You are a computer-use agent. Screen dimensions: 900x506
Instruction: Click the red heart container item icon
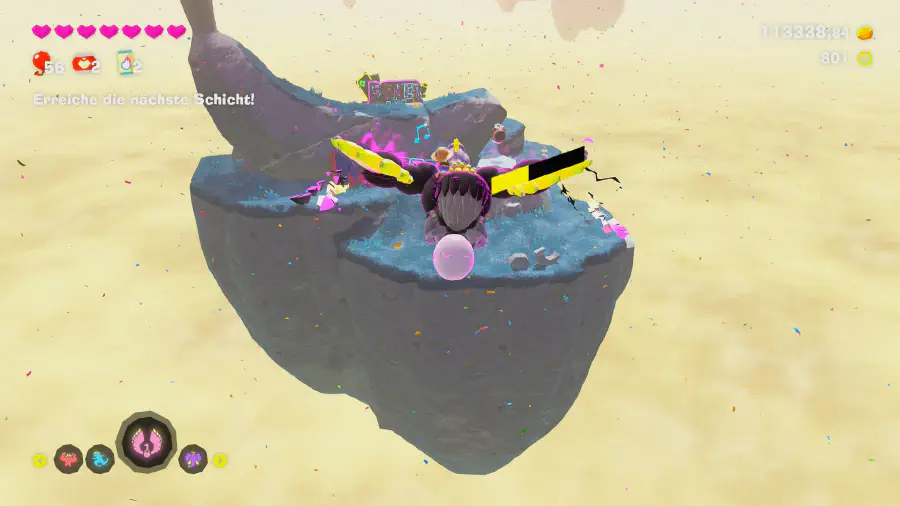click(83, 65)
